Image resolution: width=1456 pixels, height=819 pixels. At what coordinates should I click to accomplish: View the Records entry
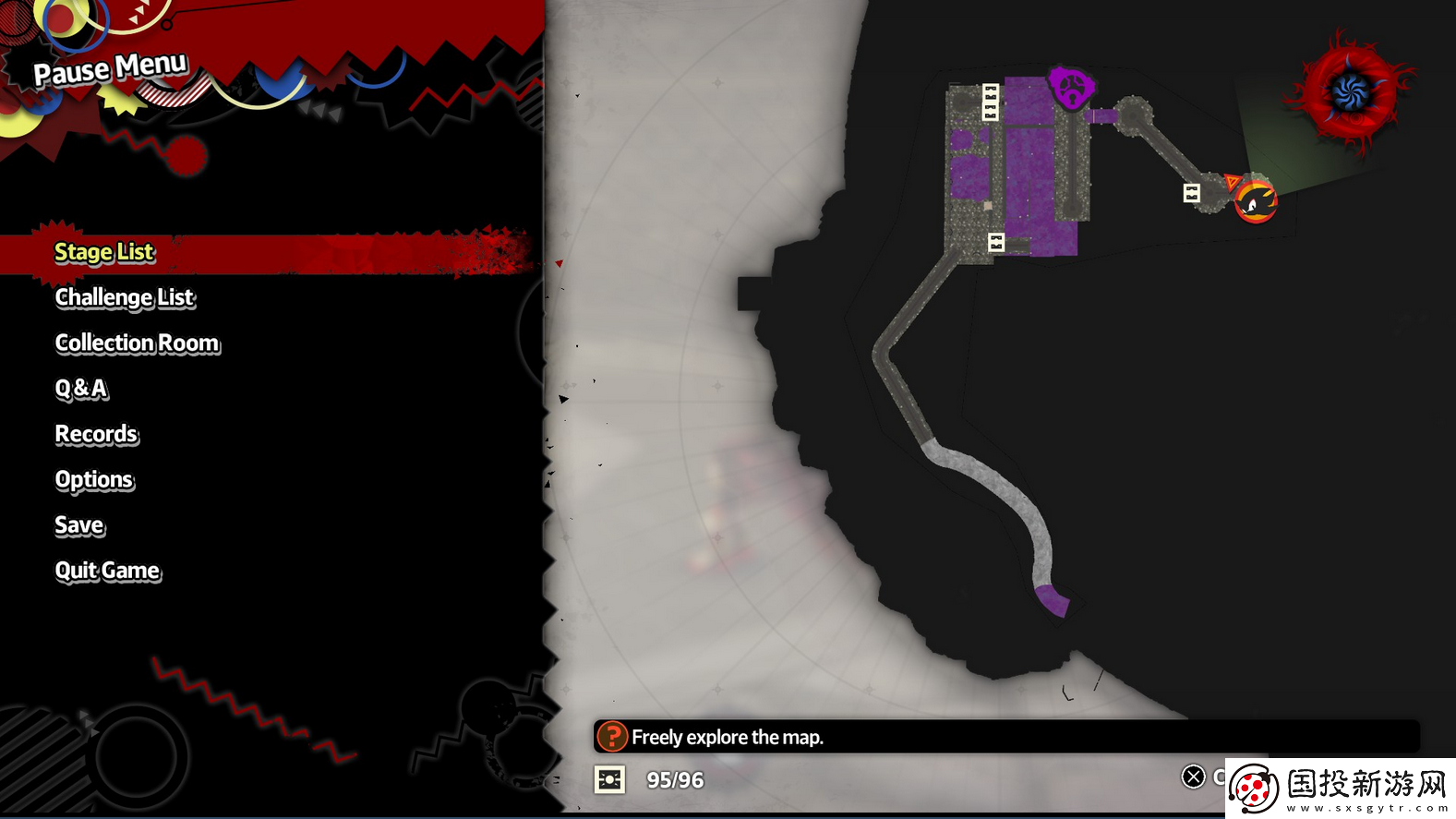point(96,434)
